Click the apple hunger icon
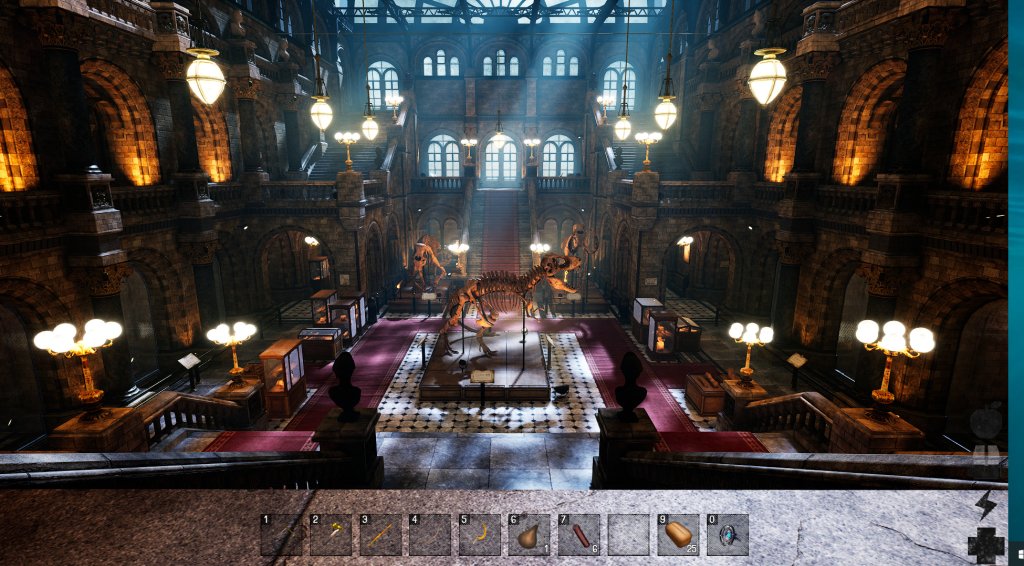1024x566 pixels. click(x=986, y=421)
